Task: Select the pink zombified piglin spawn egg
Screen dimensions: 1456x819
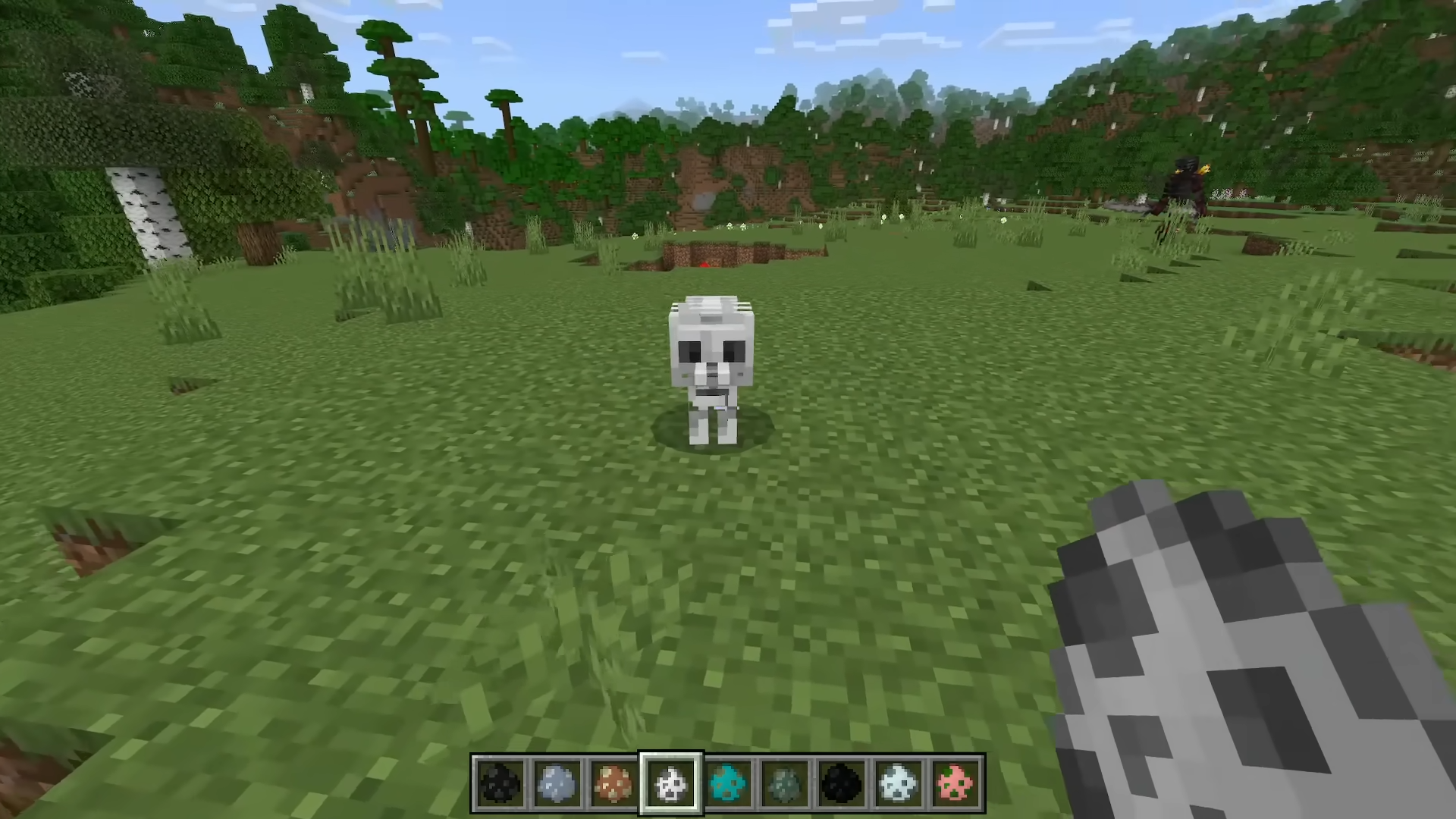Action: 956,783
